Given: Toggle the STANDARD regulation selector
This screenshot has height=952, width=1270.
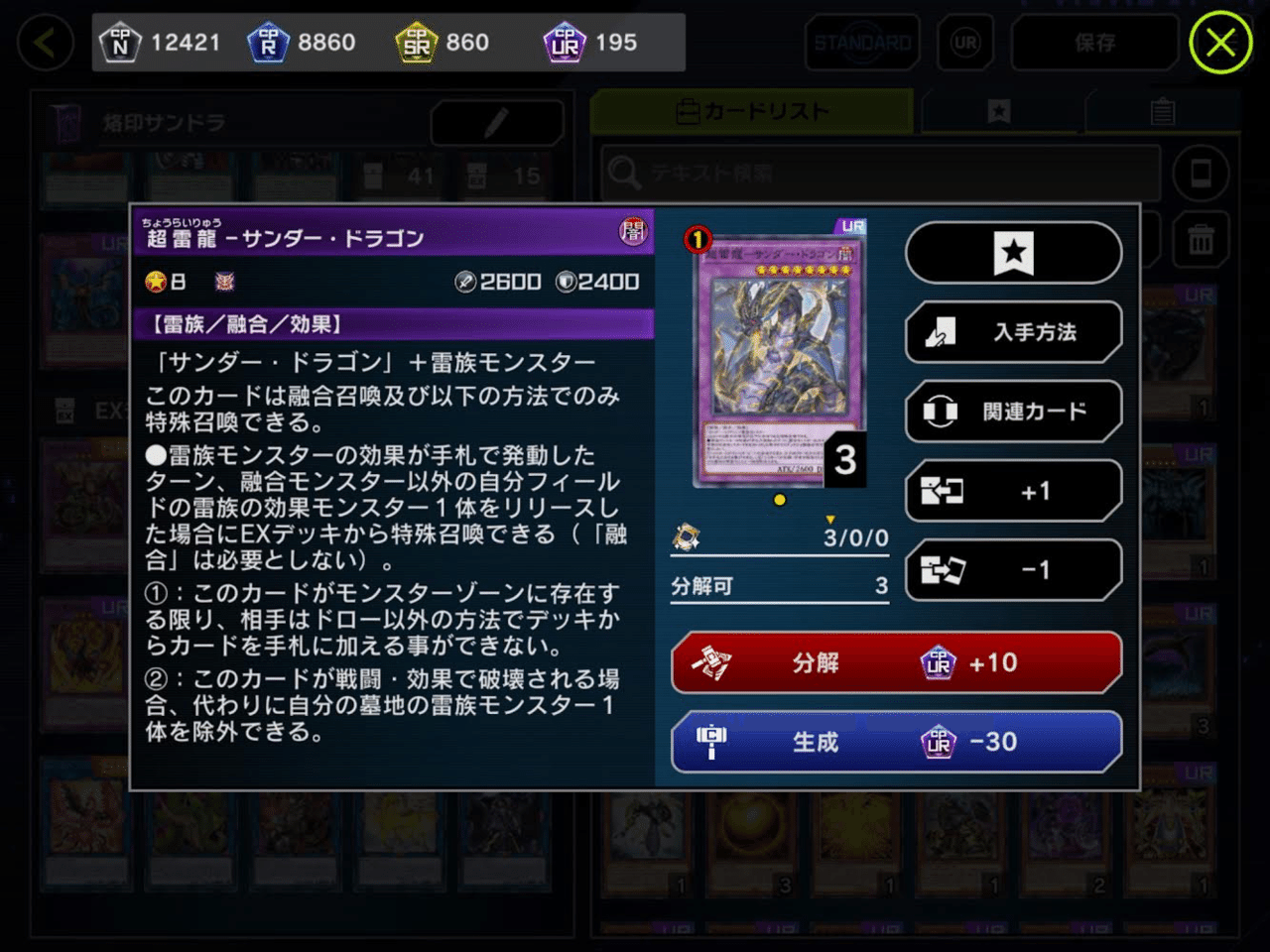Looking at the screenshot, I should click(x=861, y=43).
